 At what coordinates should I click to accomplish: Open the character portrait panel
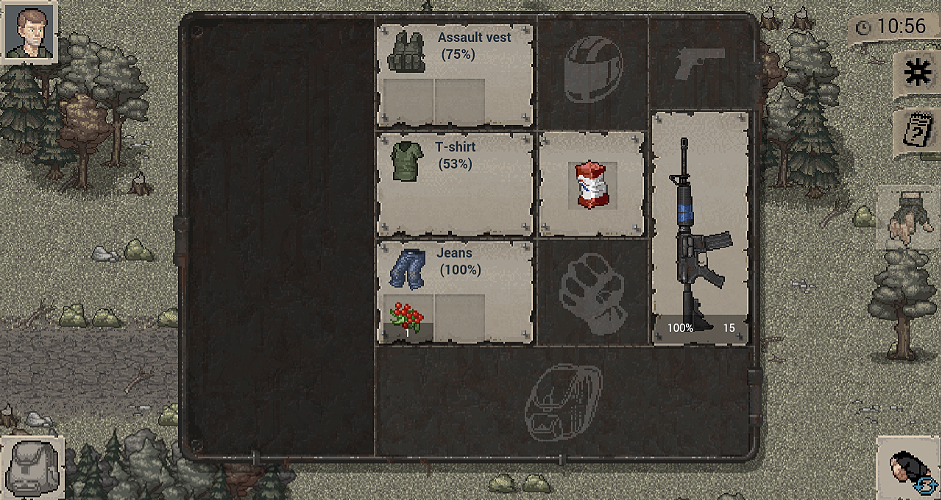(29, 31)
